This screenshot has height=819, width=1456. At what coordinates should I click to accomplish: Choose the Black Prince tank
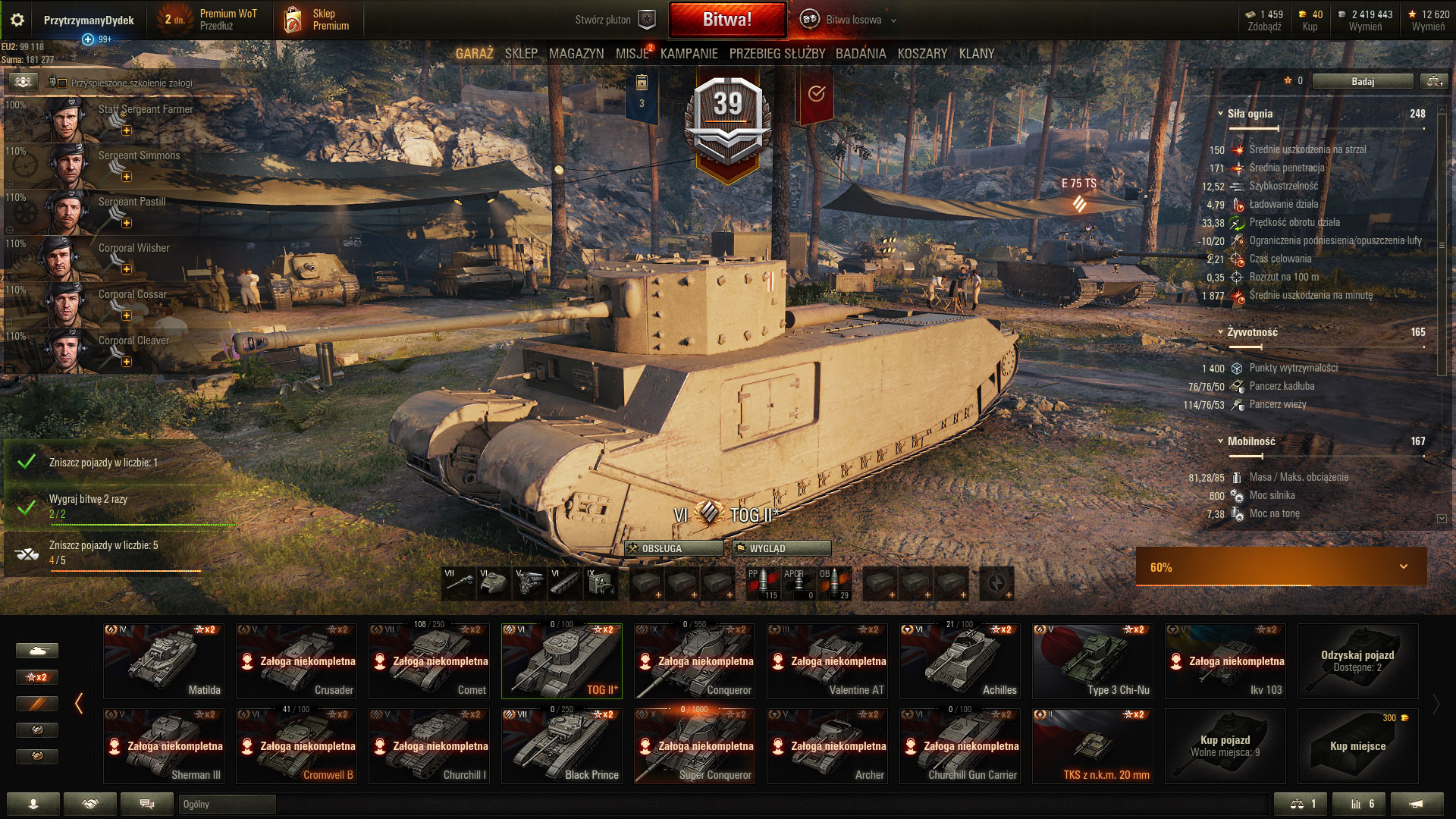[x=562, y=745]
